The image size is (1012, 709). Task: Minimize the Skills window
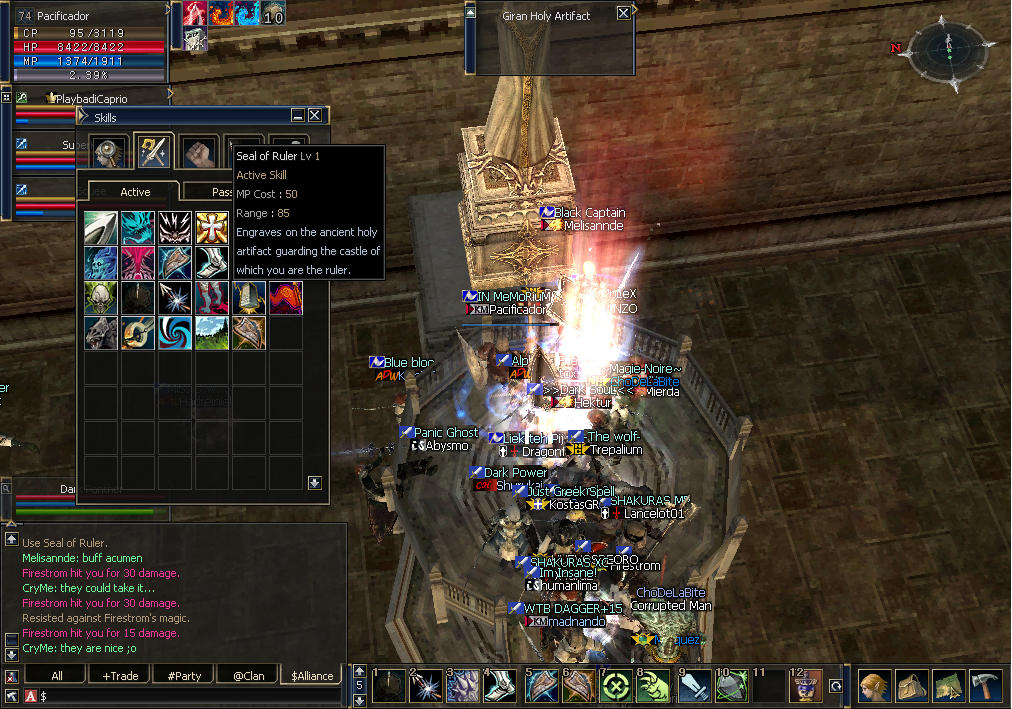click(x=298, y=116)
